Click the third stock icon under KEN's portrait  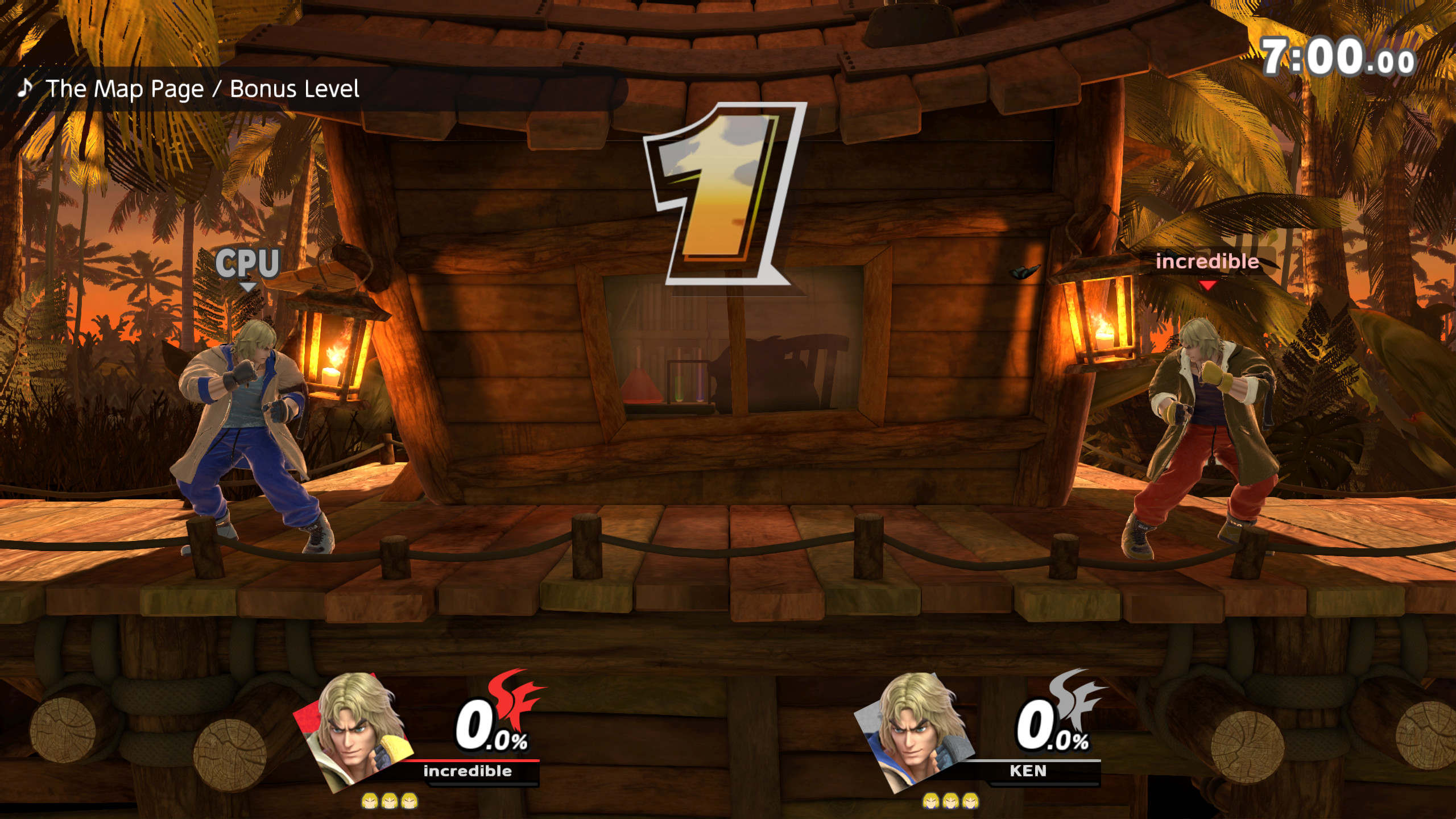tap(970, 801)
